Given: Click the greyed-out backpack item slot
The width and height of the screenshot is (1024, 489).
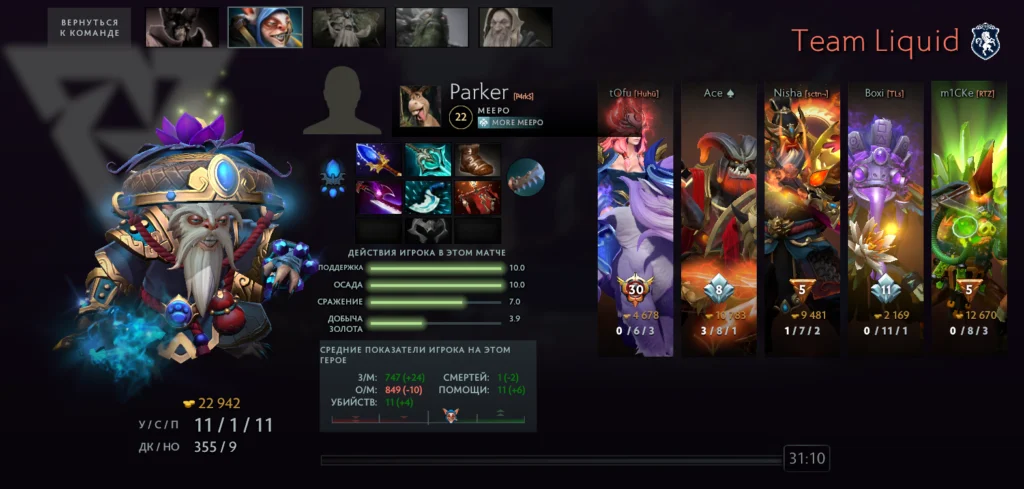Looking at the screenshot, I should (428, 229).
